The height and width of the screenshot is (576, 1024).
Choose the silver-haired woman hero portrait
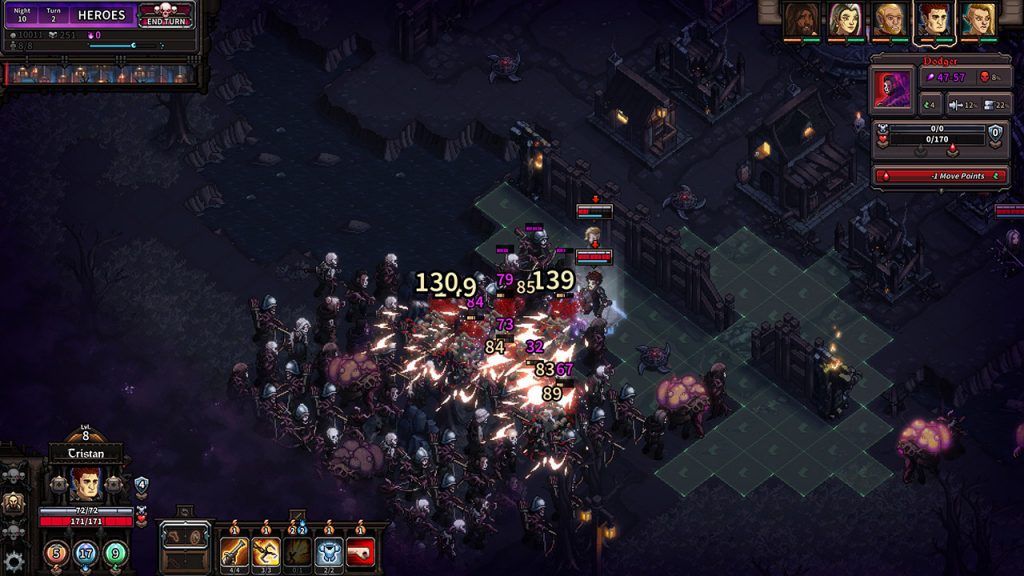pos(845,19)
